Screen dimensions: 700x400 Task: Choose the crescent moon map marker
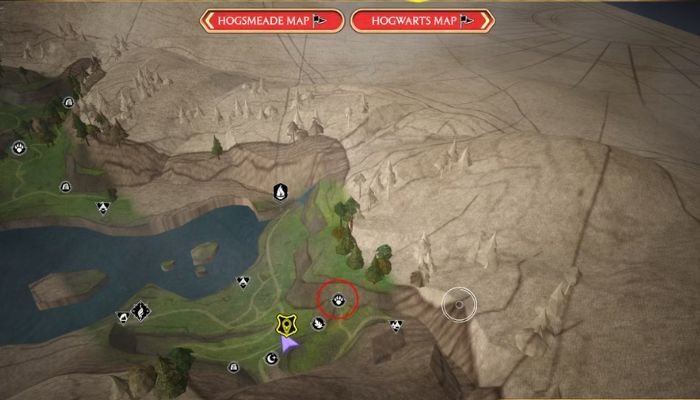271,359
